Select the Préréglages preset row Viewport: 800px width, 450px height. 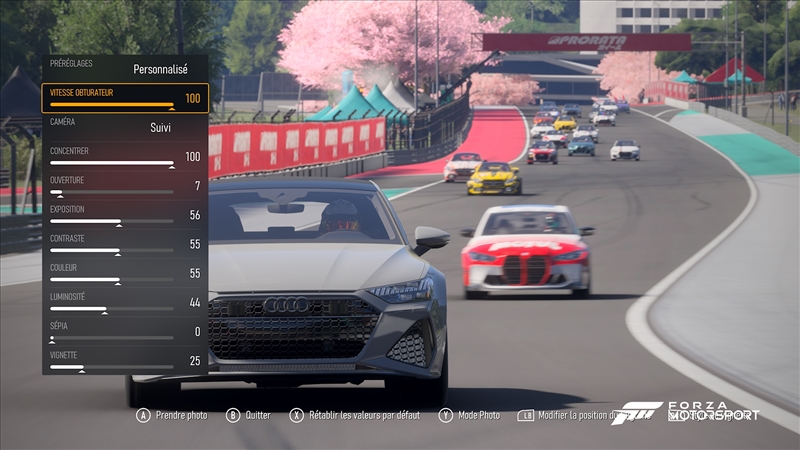click(x=125, y=68)
